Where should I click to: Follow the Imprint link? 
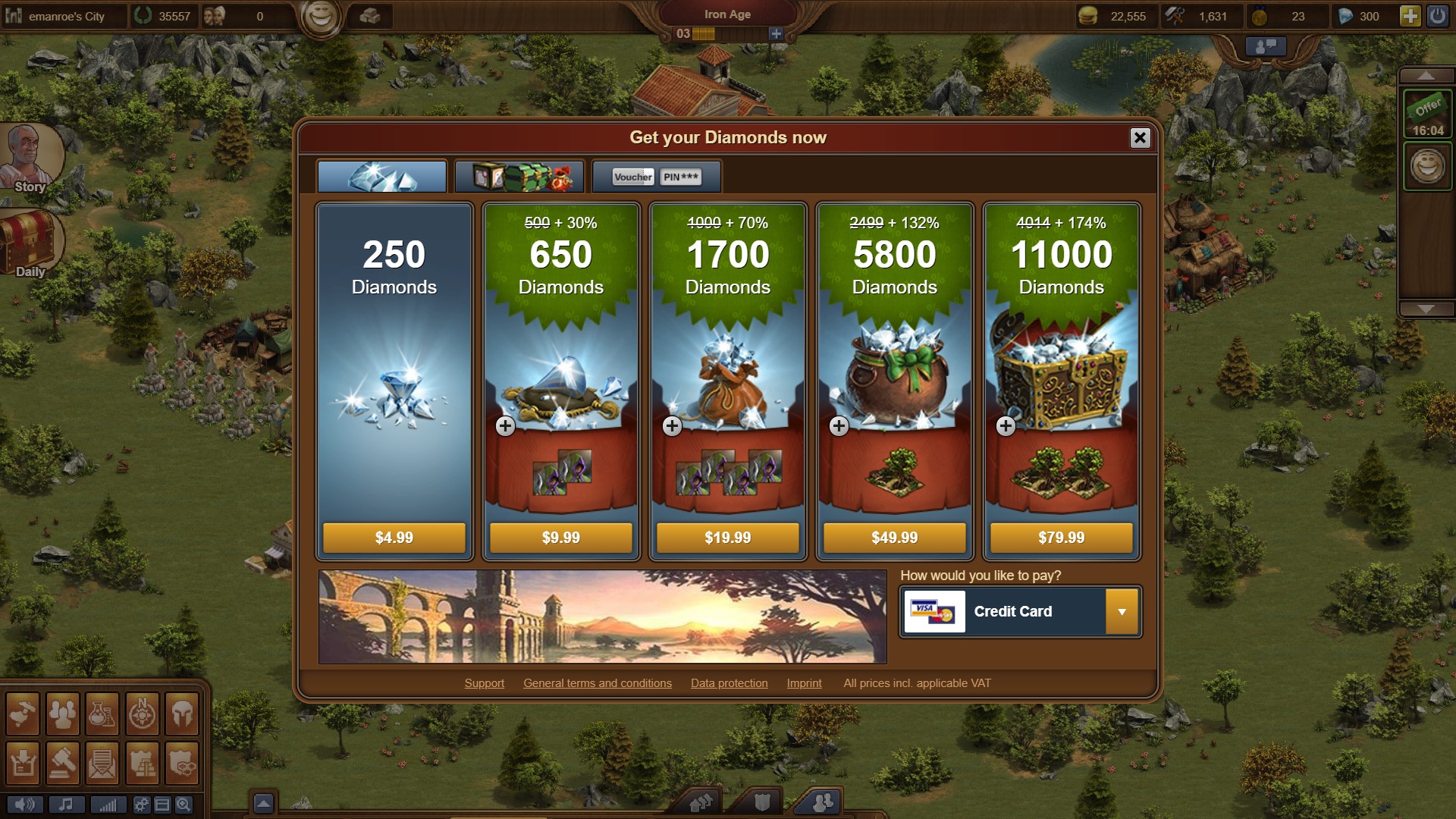click(804, 683)
